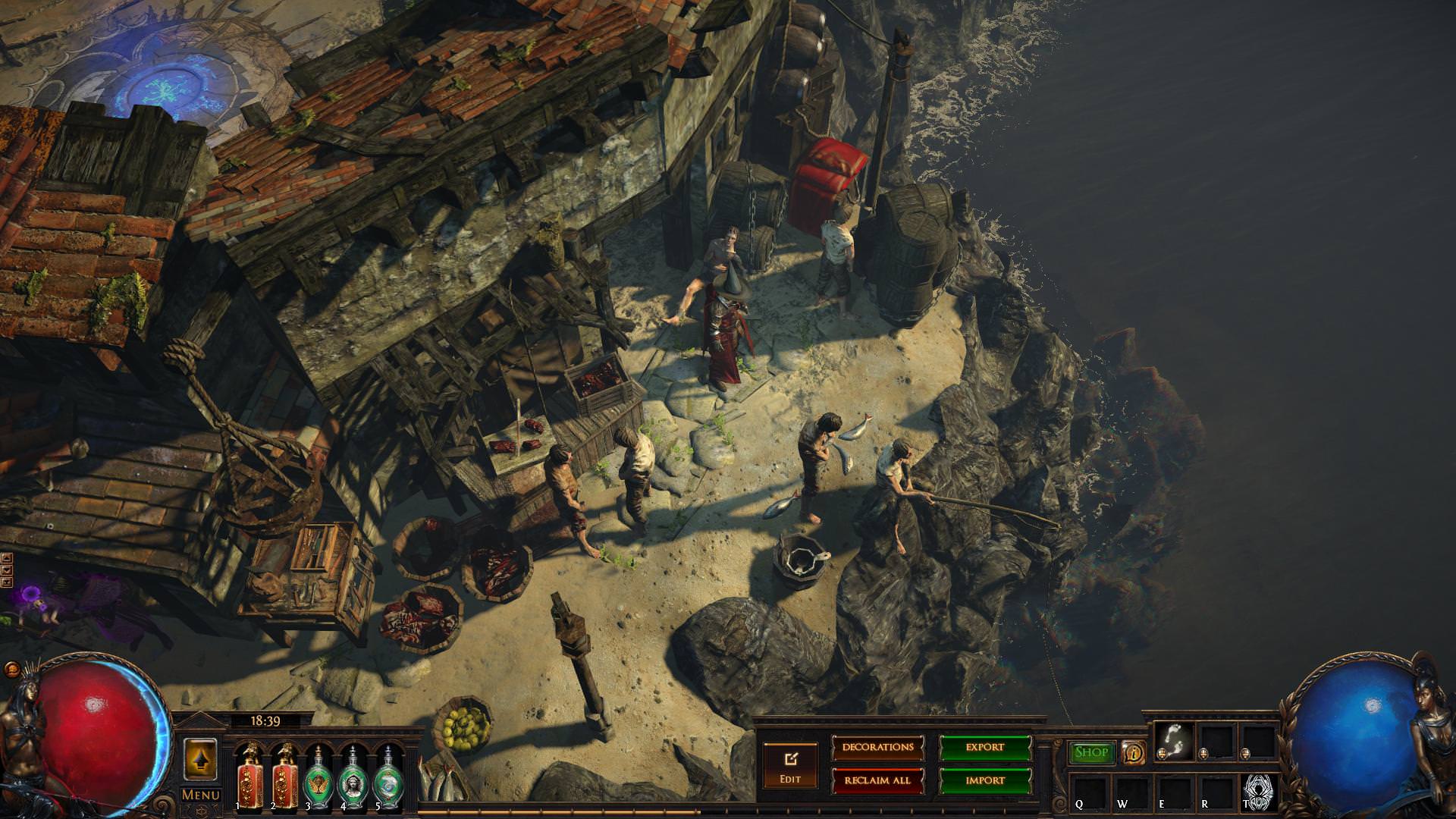Image resolution: width=1456 pixels, height=819 pixels.
Task: Open the green Shop button
Action: (1092, 752)
